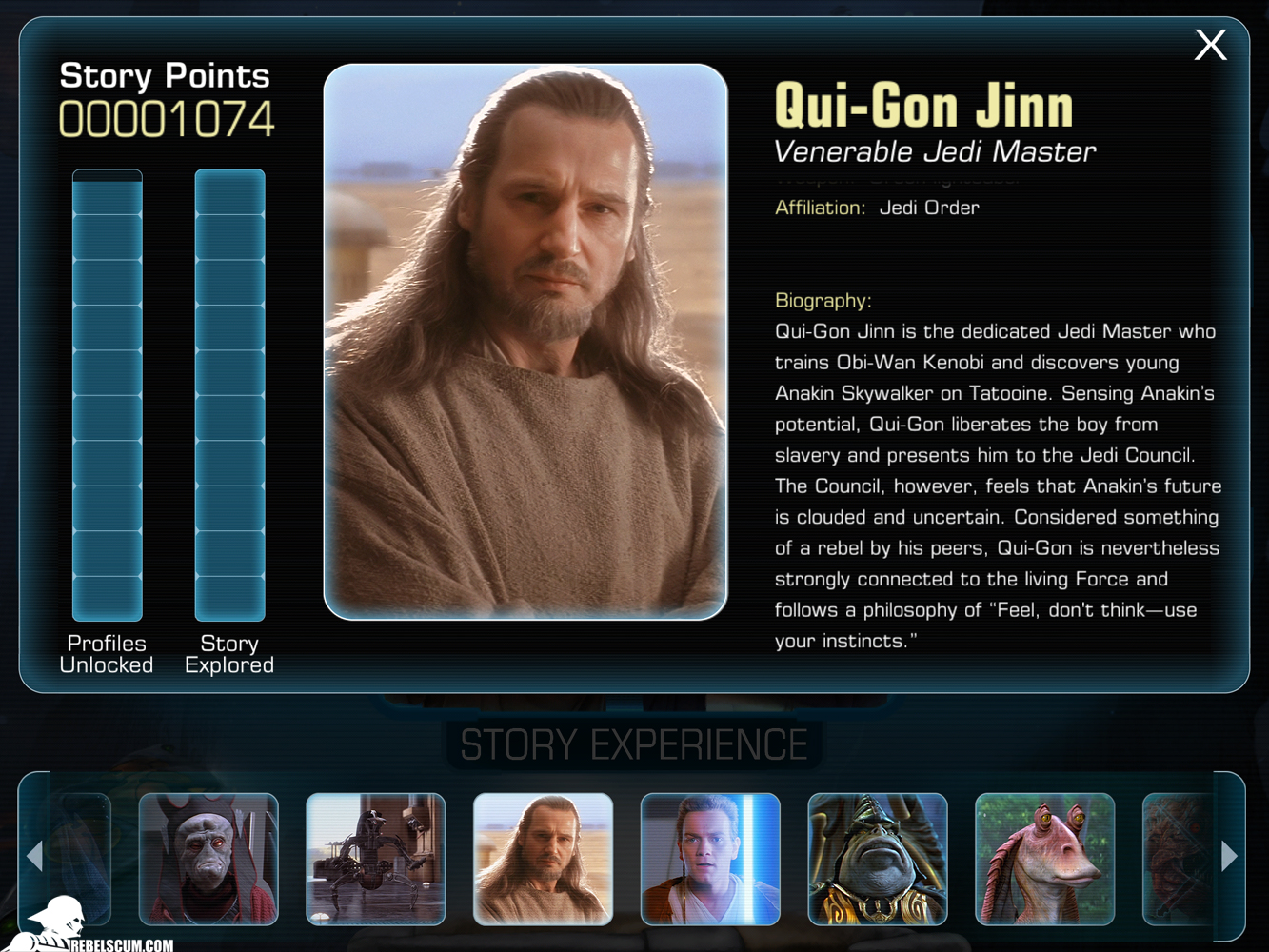Select the Nute Gunray profile thumbnail
The height and width of the screenshot is (952, 1269).
(x=208, y=859)
